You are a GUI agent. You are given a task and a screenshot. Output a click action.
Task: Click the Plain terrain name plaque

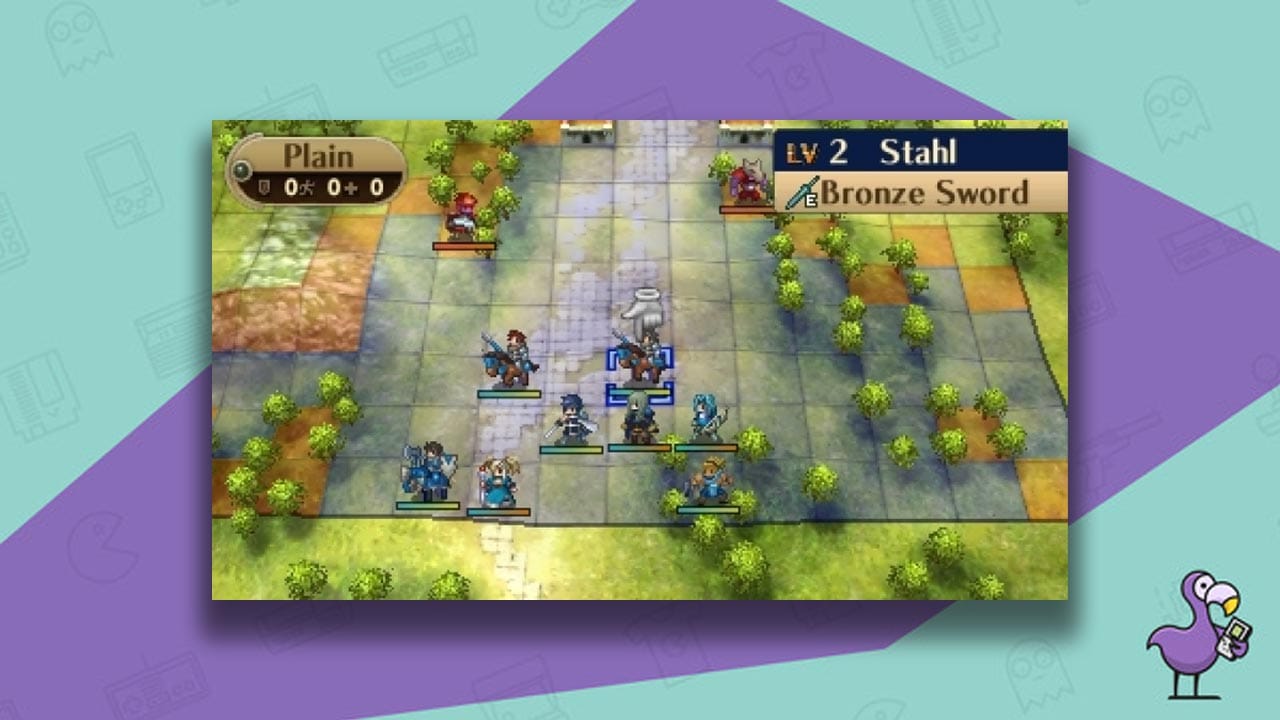320,157
